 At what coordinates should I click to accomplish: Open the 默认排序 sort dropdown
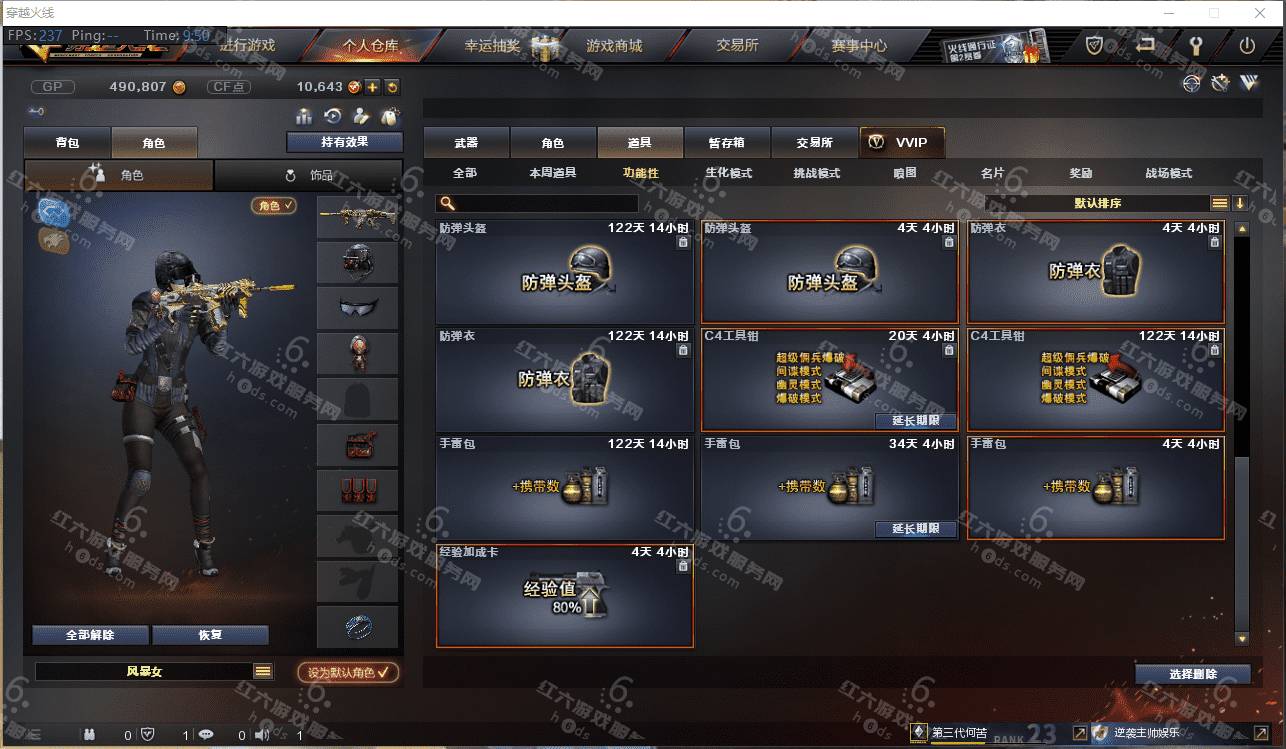click(1098, 203)
